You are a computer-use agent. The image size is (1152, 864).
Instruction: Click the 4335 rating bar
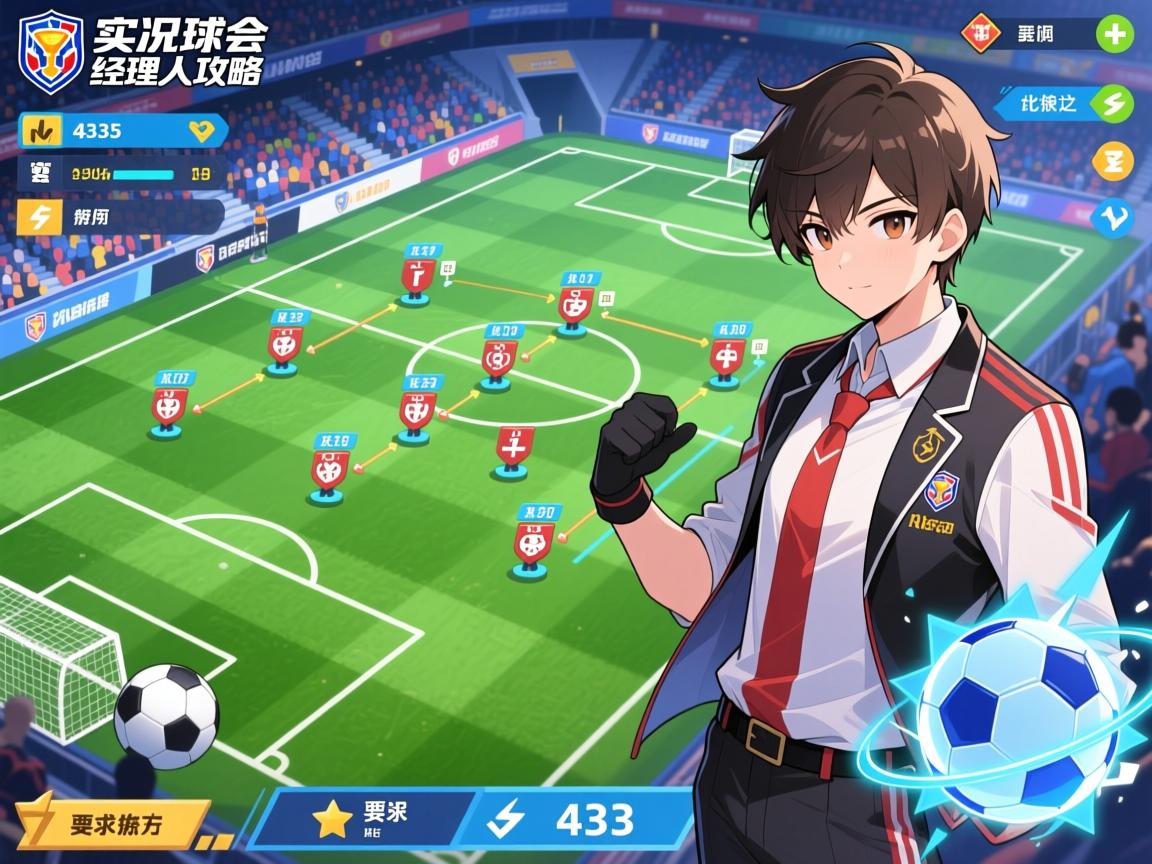pos(122,130)
